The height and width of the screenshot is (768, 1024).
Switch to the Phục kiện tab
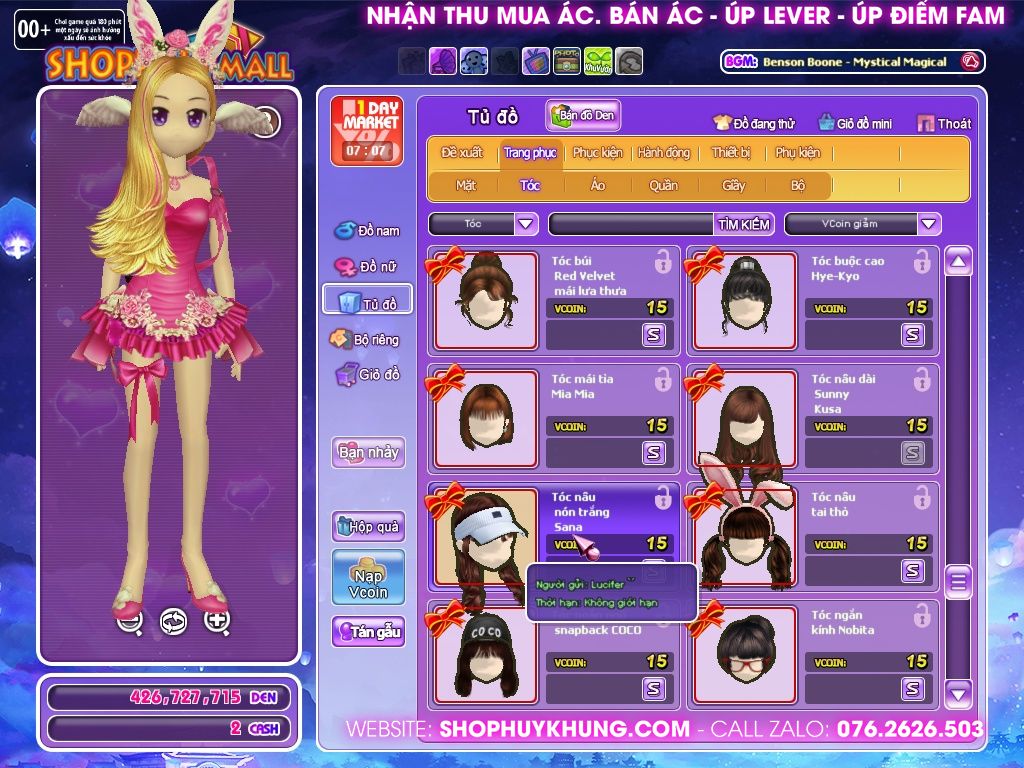[x=597, y=153]
